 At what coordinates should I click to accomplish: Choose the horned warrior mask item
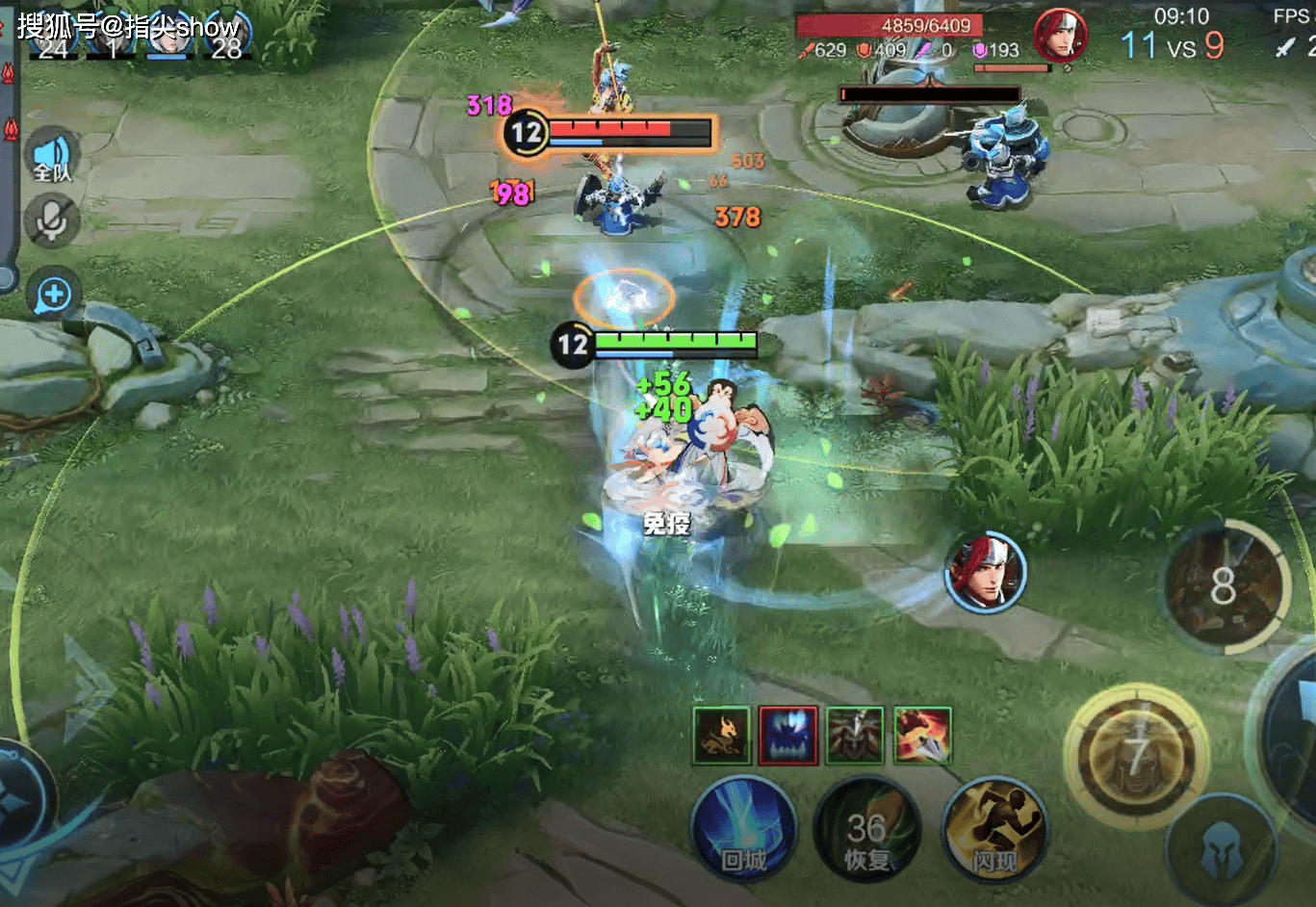pos(855,736)
